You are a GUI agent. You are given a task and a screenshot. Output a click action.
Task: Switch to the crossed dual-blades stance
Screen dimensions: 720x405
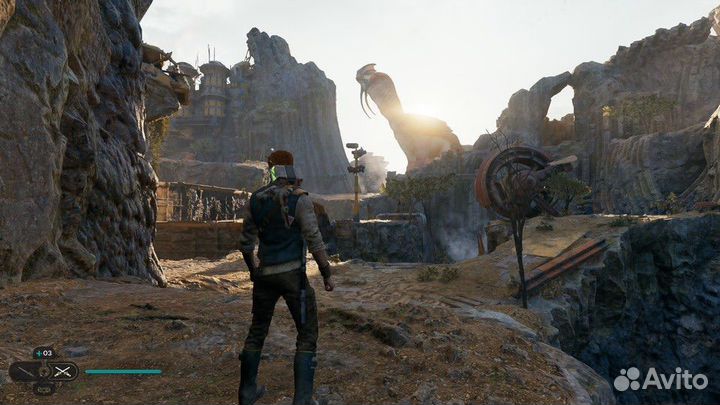coord(64,371)
